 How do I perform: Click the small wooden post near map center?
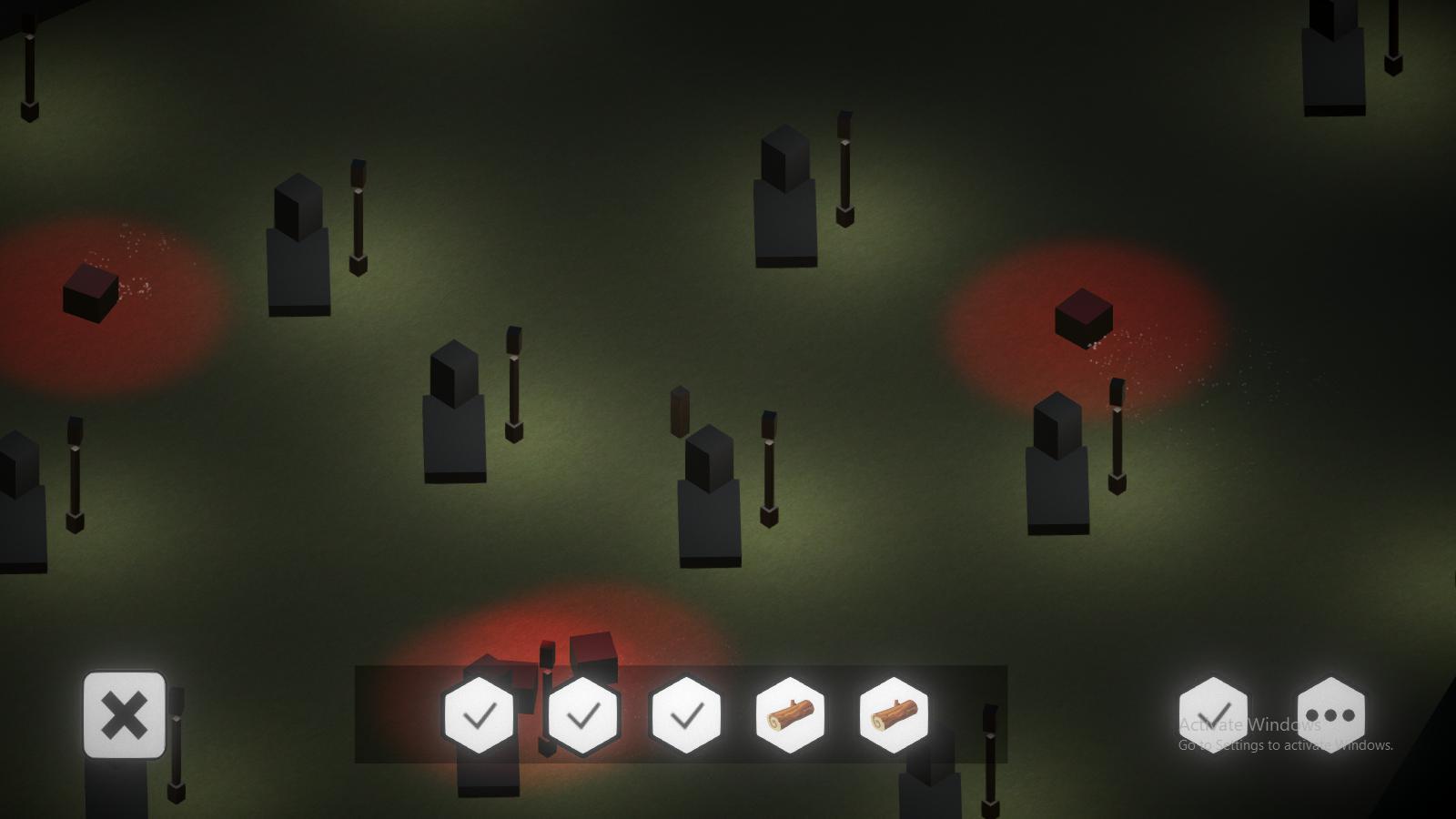pos(678,414)
